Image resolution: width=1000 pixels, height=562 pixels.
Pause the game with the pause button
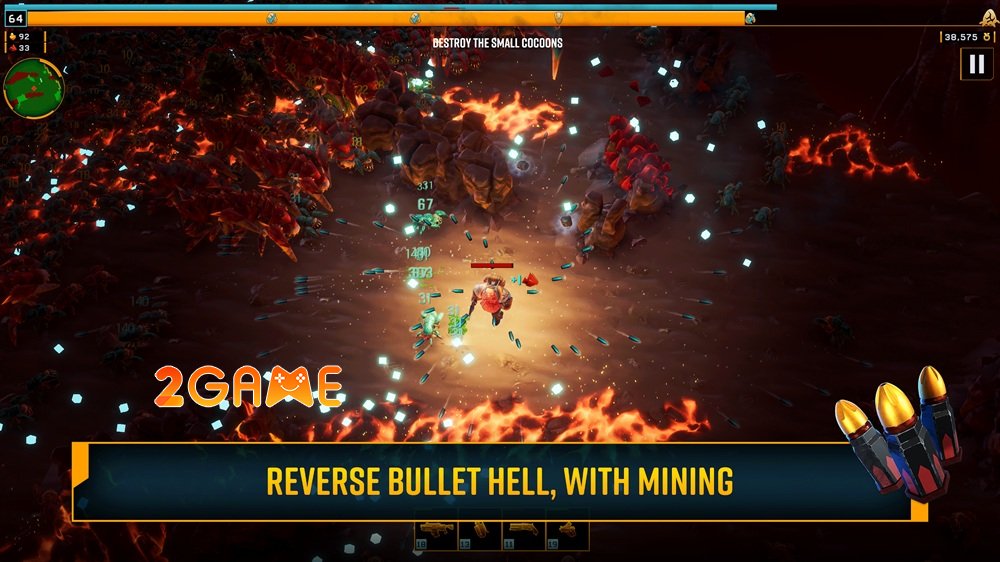point(975,64)
